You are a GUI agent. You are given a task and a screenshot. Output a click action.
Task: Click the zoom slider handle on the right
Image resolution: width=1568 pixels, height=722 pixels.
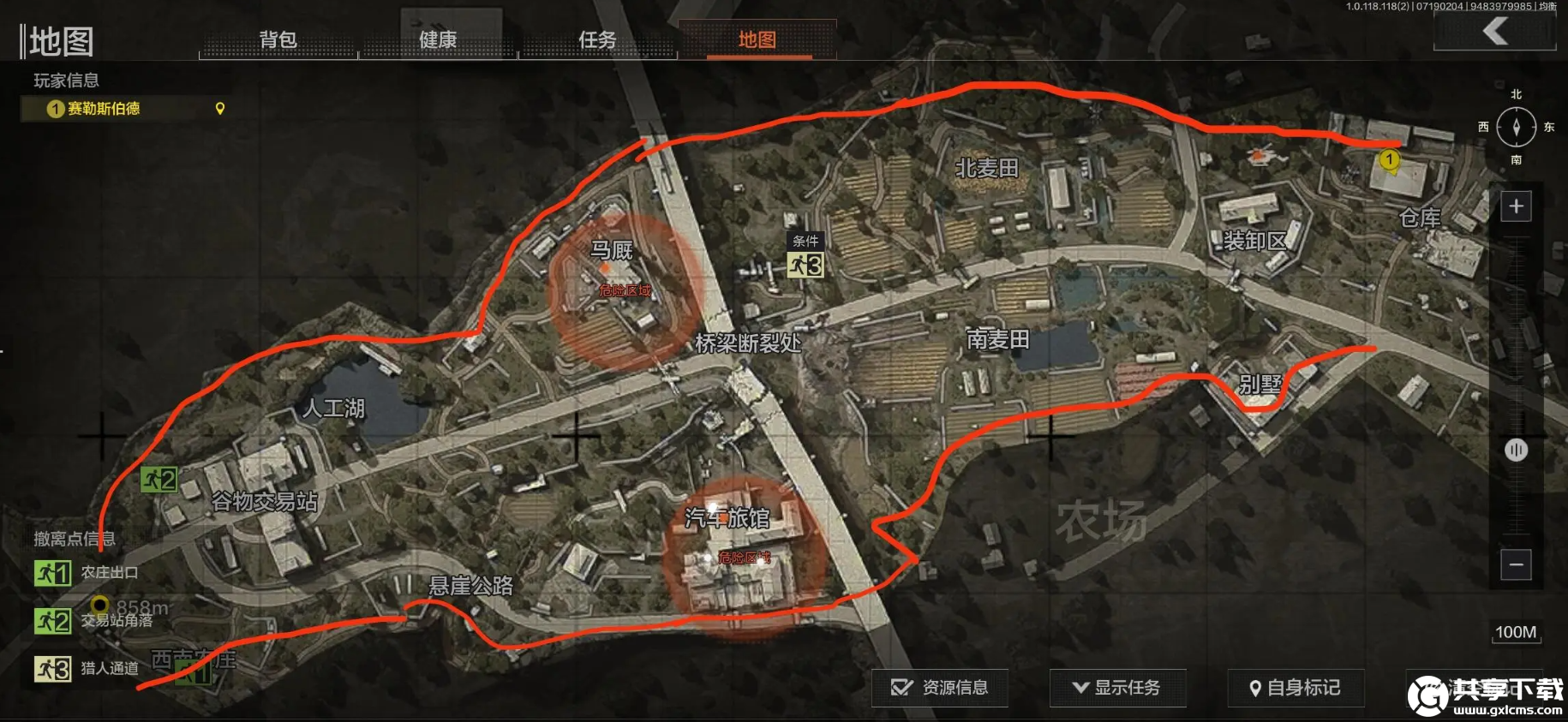click(x=1517, y=450)
